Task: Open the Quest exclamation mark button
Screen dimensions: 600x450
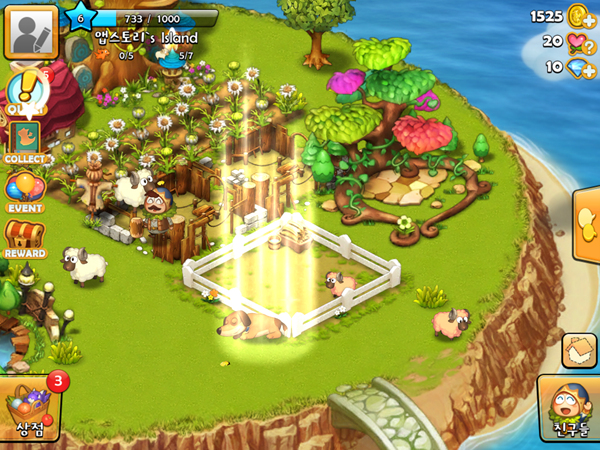Action: click(x=24, y=91)
